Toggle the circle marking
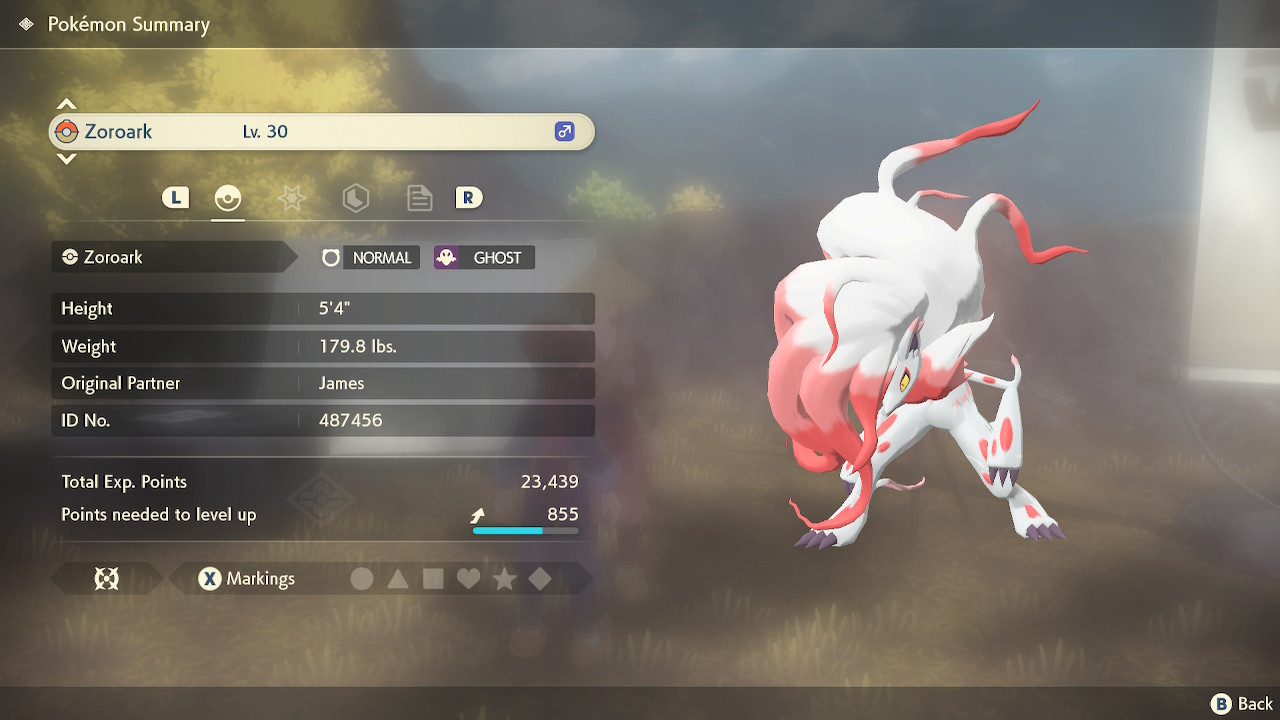This screenshot has height=720, width=1280. [x=362, y=578]
